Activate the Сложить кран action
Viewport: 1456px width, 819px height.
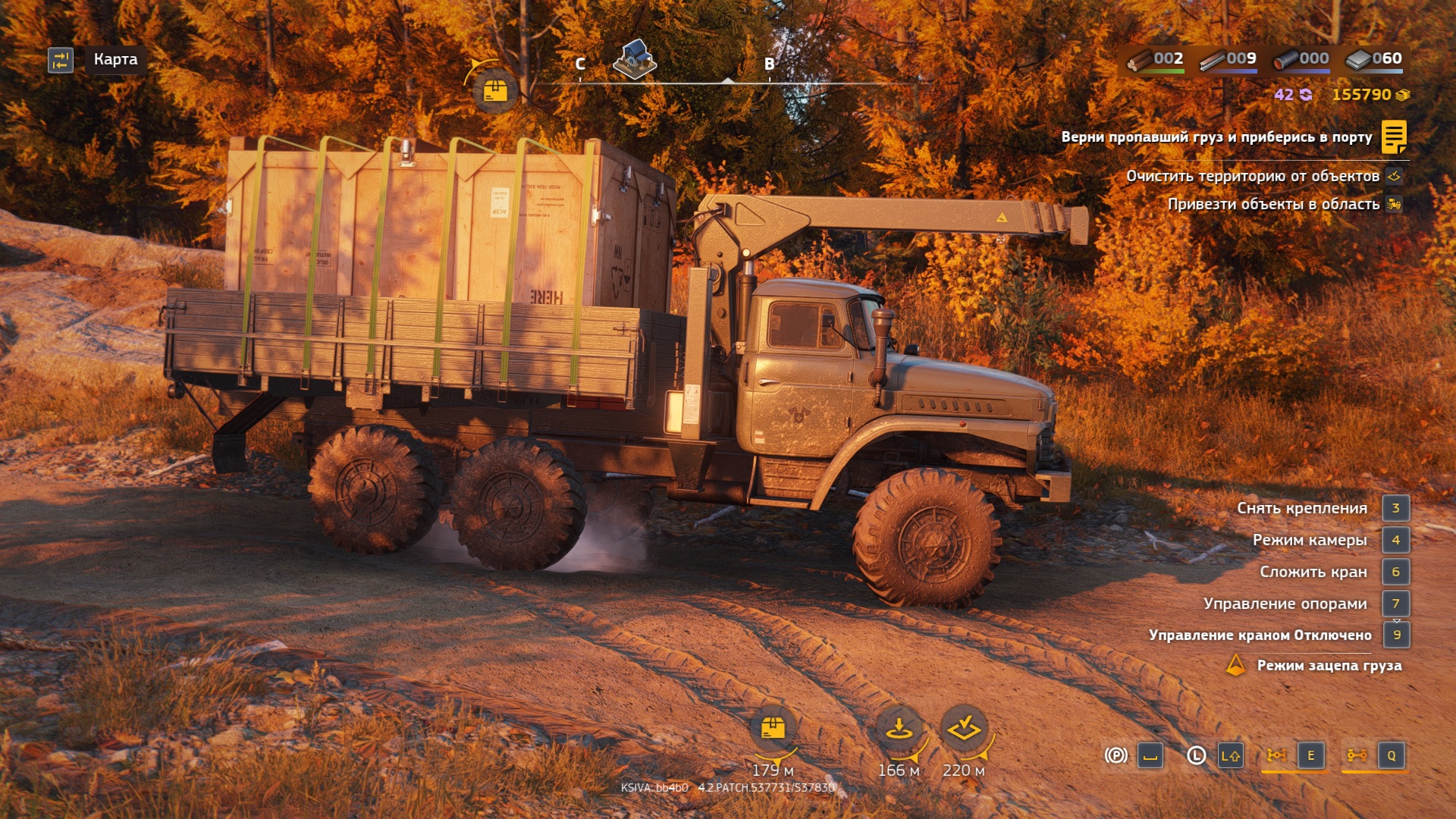coord(1313,572)
